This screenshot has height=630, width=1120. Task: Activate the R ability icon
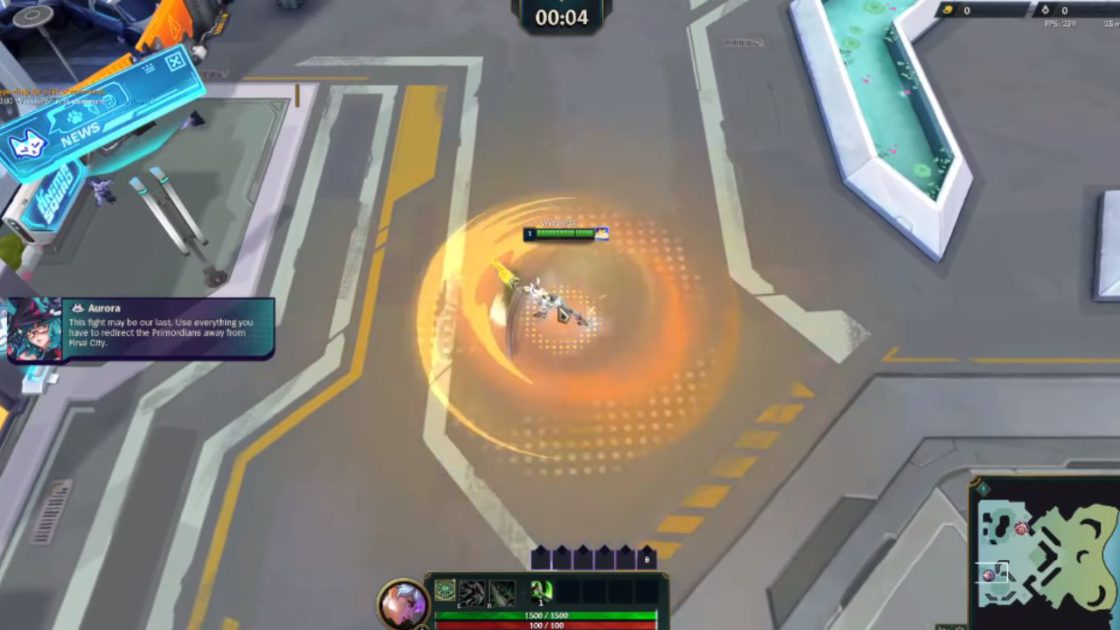coord(501,591)
